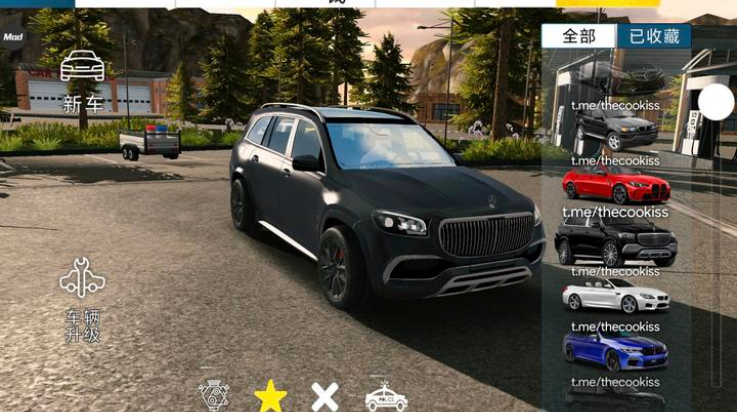The image size is (737, 412).
Task: Switch to the 已收藏 favorites tab
Action: coord(654,36)
